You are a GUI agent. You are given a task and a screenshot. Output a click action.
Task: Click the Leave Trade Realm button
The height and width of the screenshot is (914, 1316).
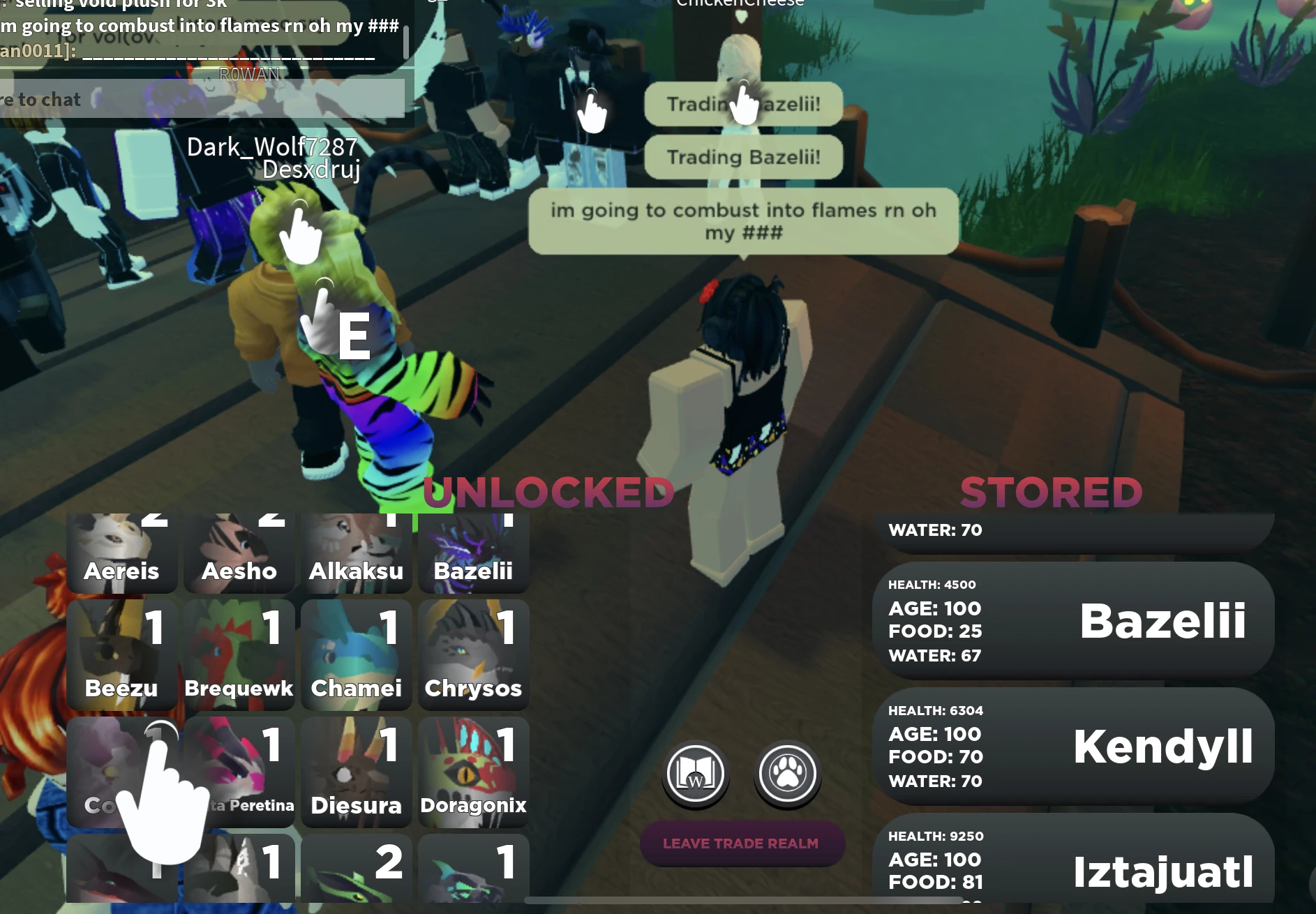(x=742, y=843)
